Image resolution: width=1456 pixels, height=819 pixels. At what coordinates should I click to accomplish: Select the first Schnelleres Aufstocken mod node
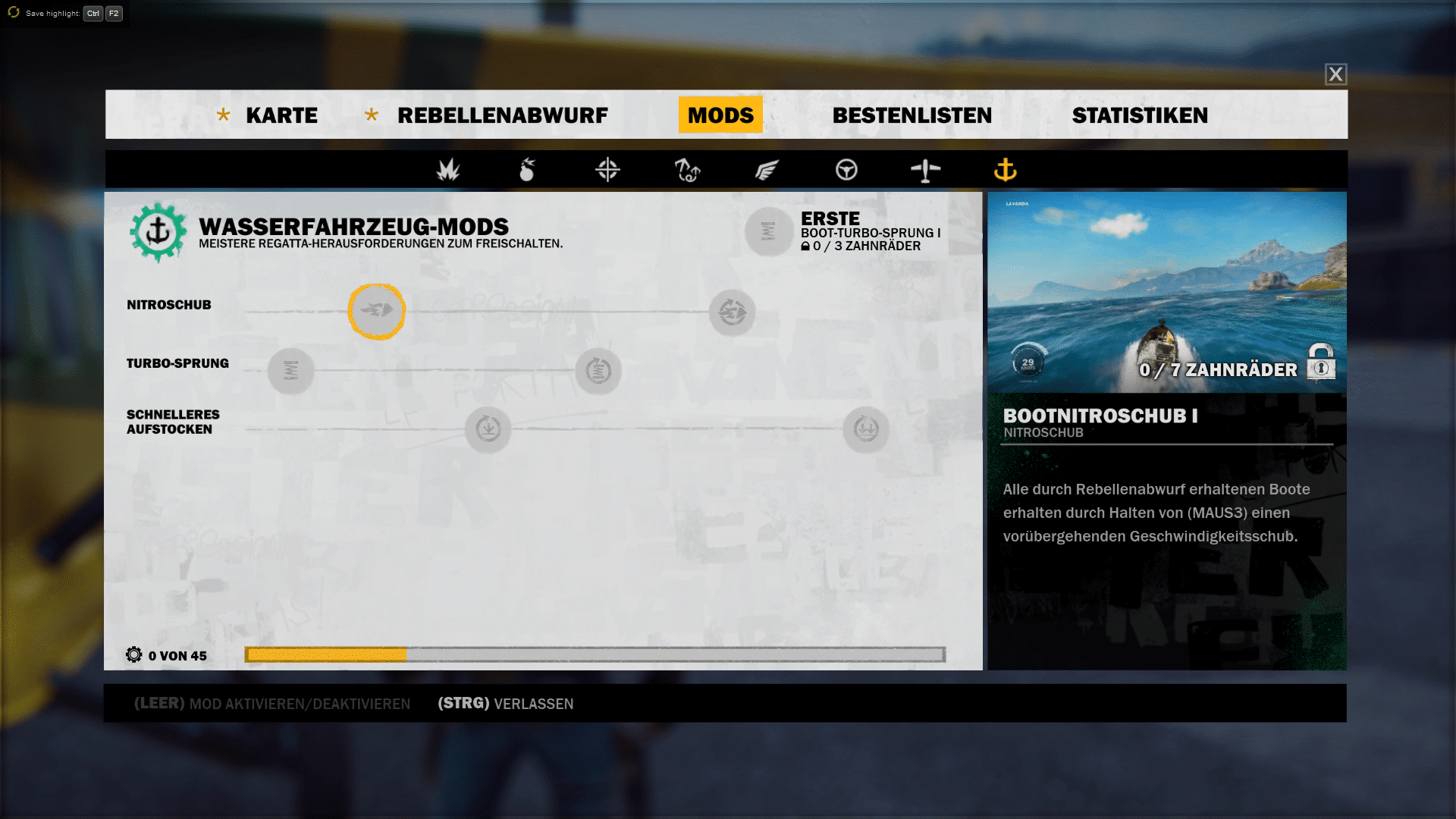click(488, 429)
